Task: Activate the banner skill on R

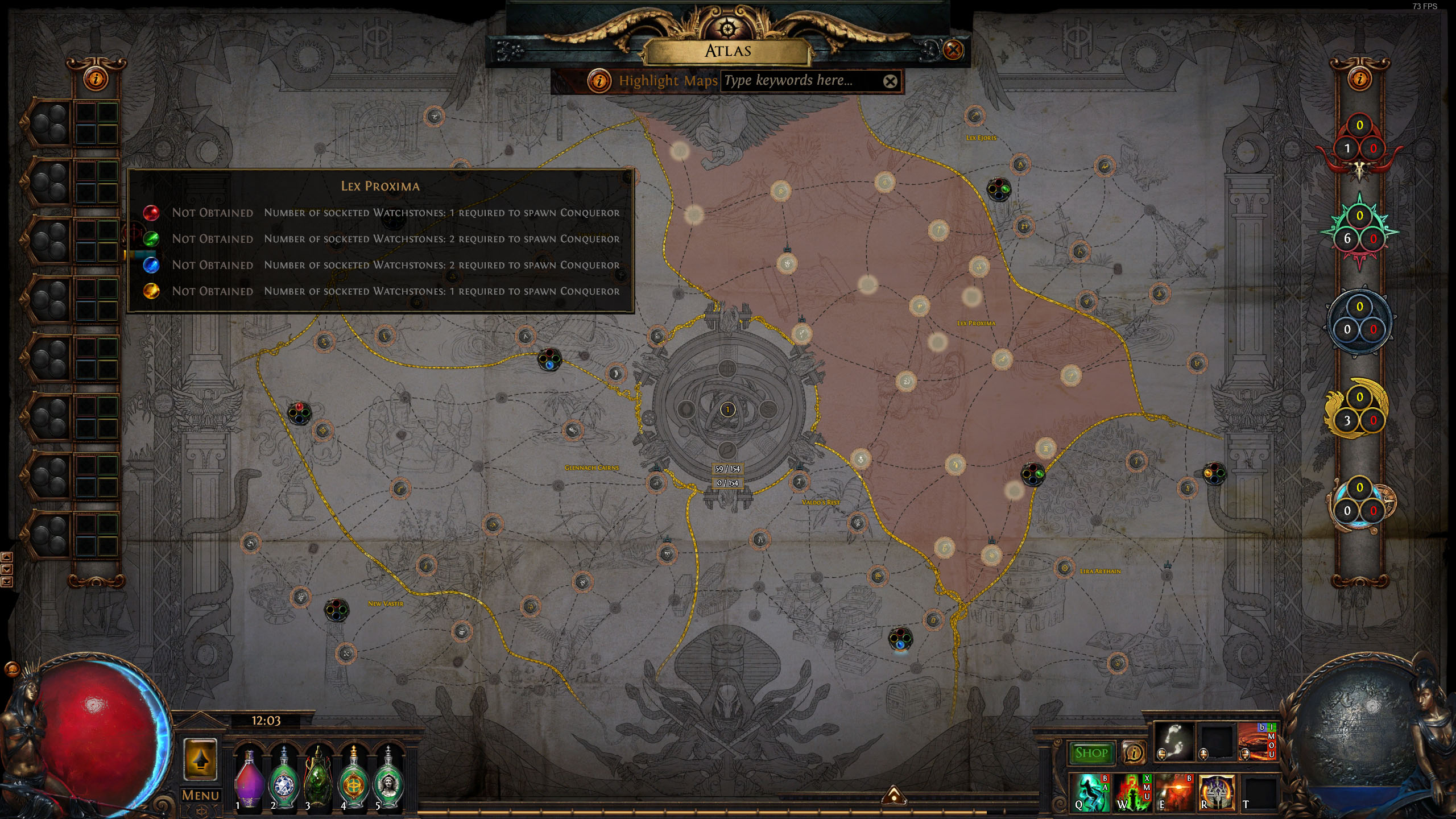Action: tap(1216, 792)
